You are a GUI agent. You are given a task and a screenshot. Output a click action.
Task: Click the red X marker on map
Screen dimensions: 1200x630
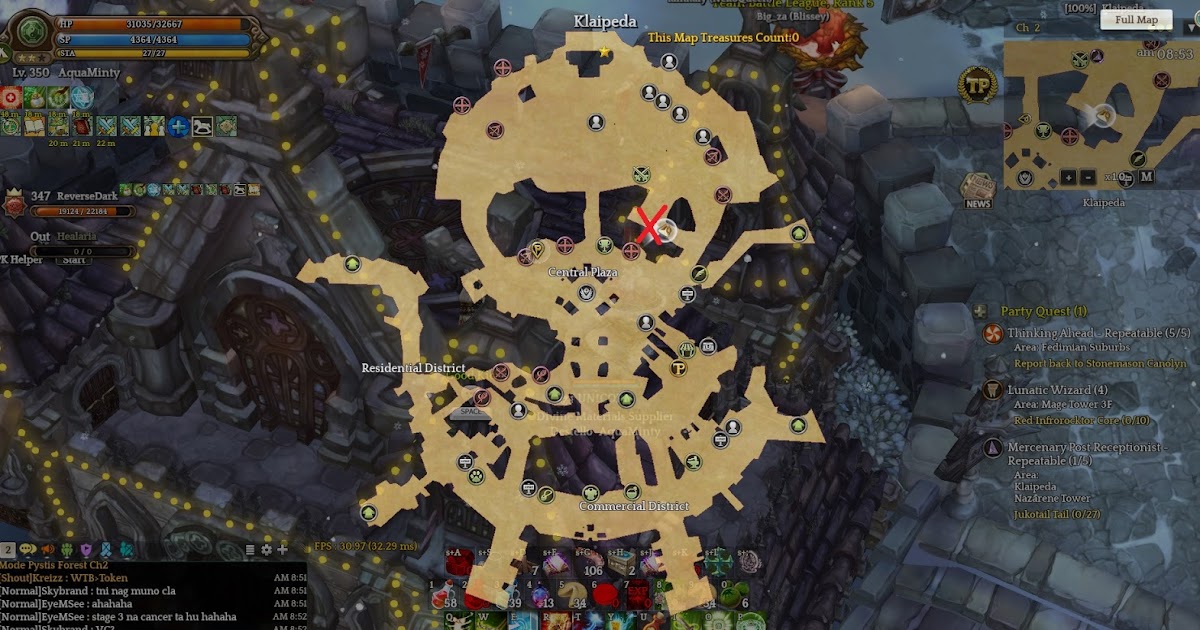tap(651, 226)
